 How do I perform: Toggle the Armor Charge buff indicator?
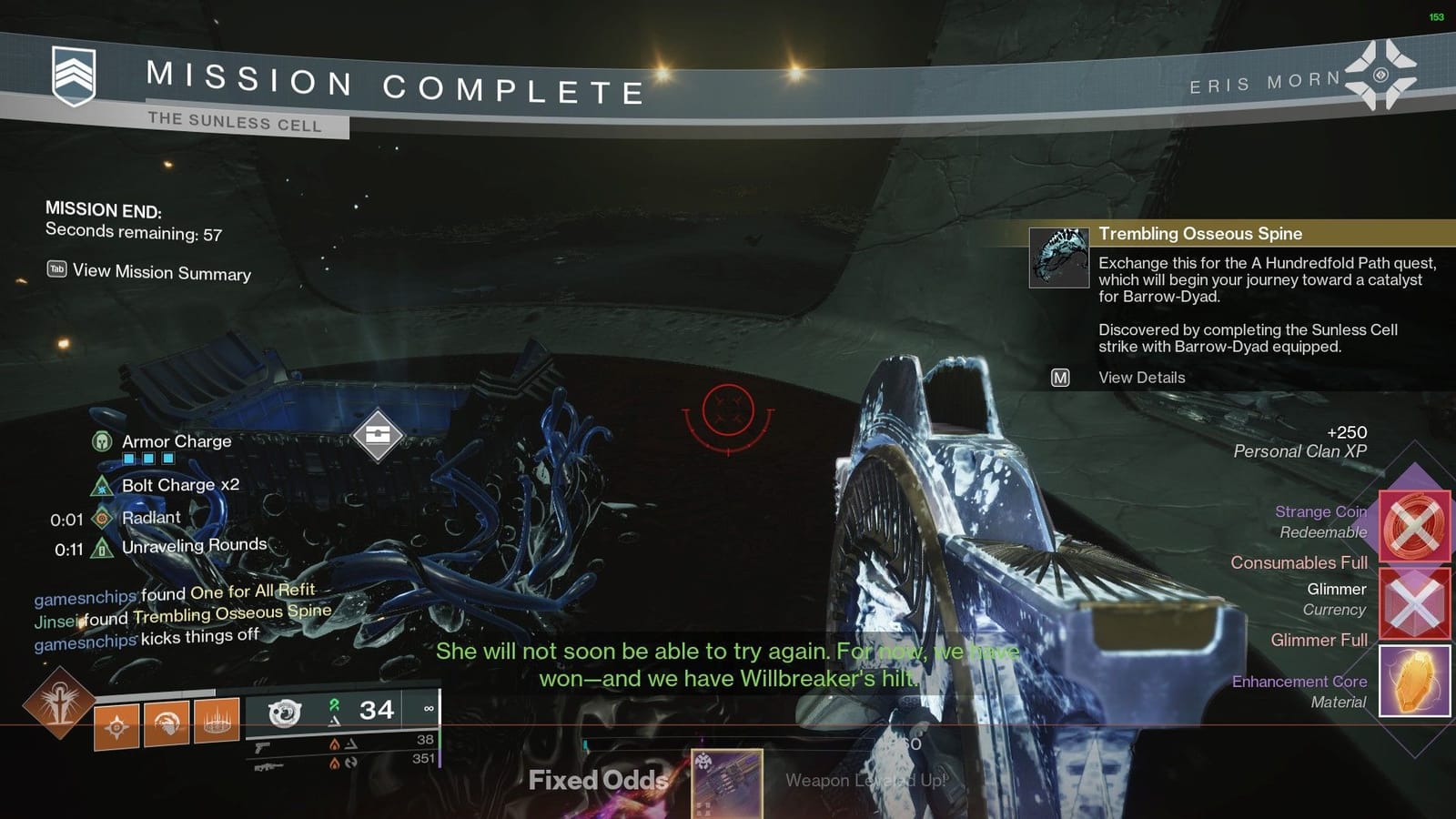100,442
